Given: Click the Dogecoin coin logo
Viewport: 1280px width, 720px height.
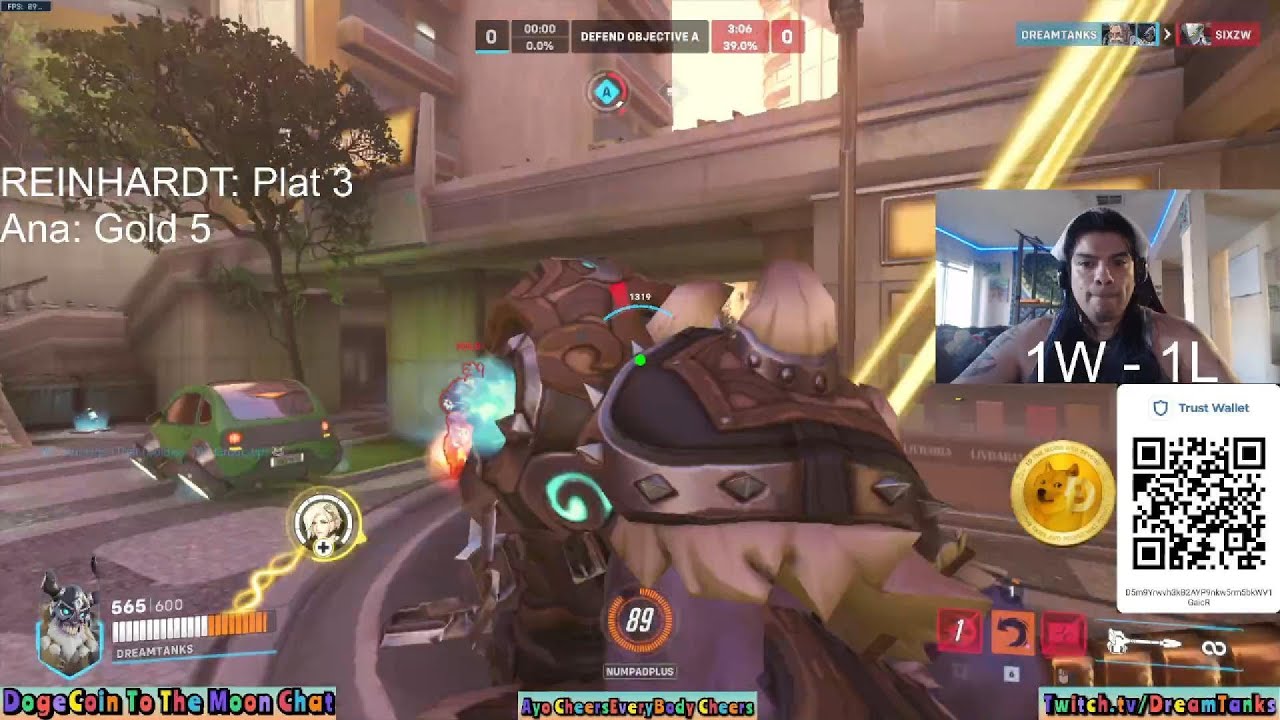Looking at the screenshot, I should [x=1062, y=494].
